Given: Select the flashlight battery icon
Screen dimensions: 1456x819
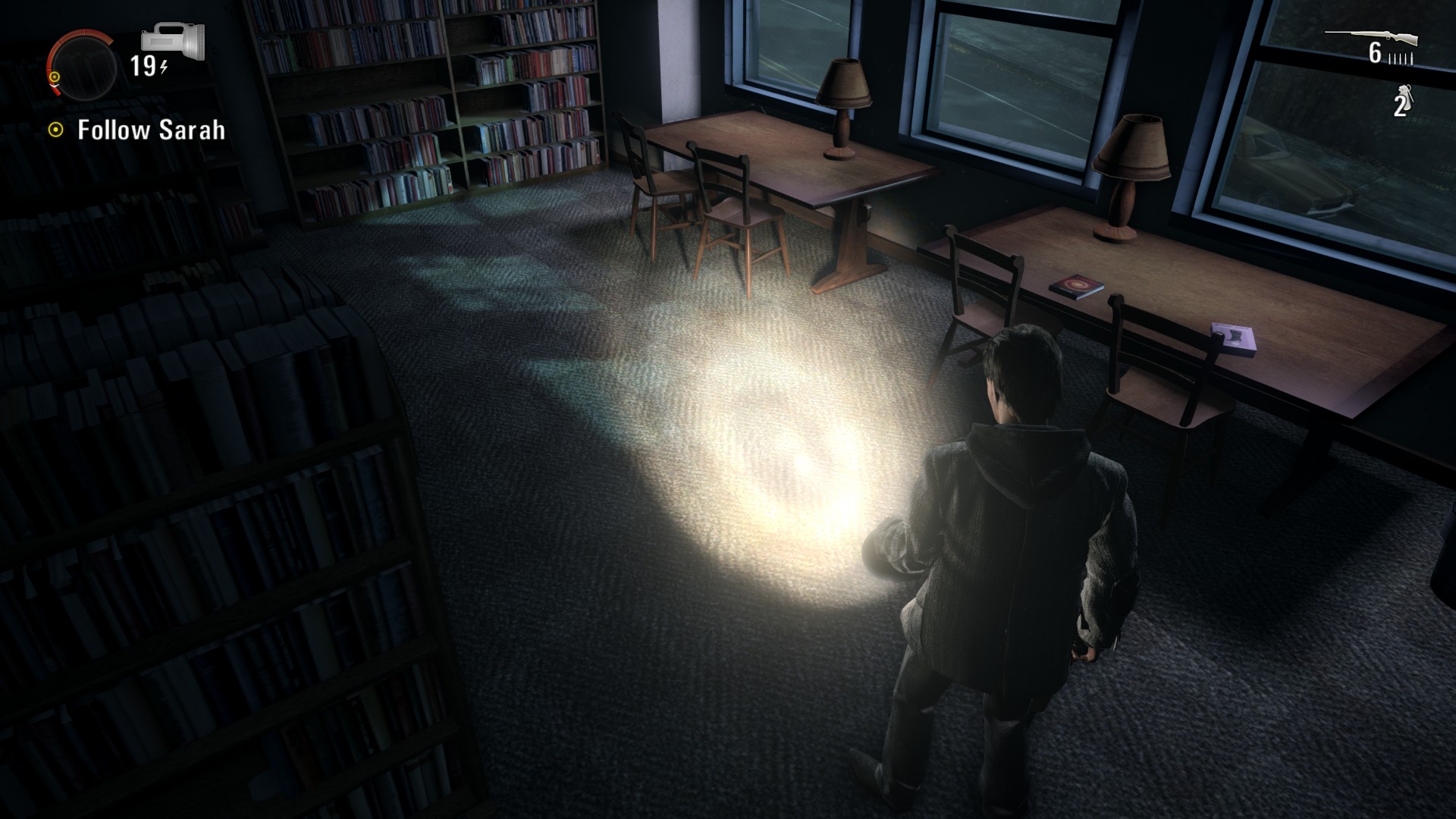Looking at the screenshot, I should tap(173, 41).
